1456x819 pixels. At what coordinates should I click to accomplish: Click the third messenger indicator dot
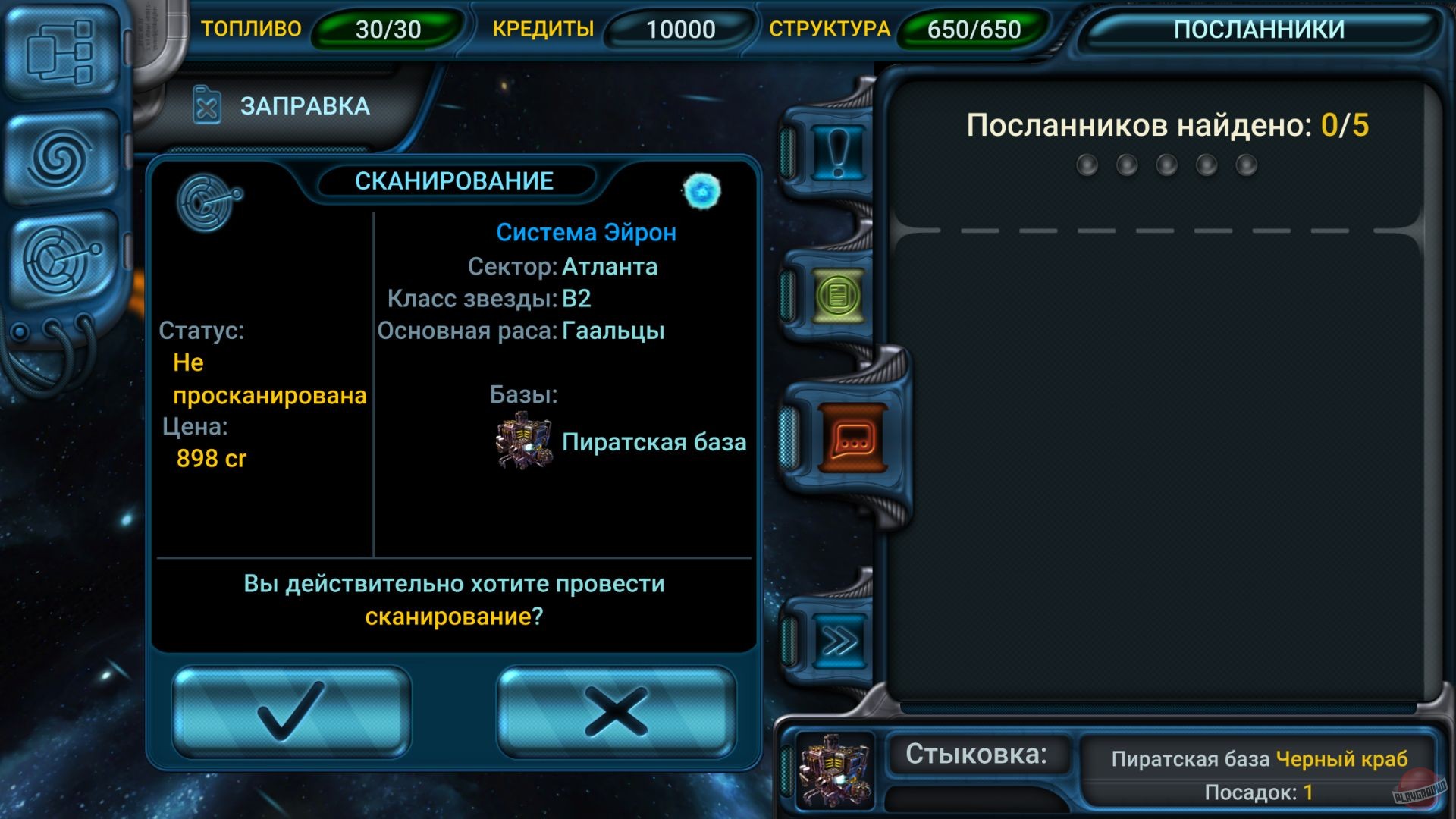1166,163
